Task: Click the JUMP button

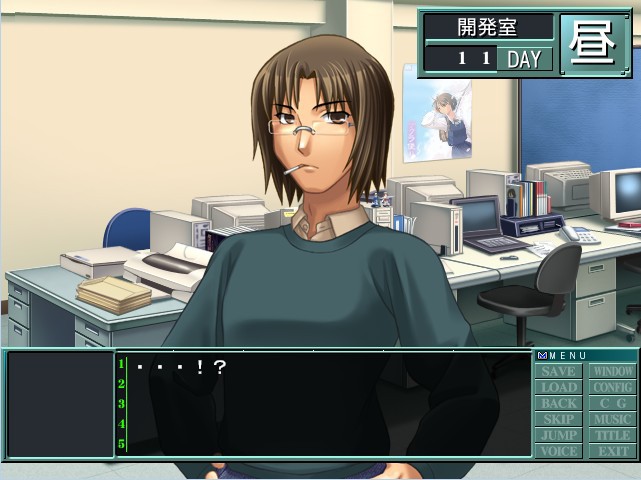Action: click(560, 435)
